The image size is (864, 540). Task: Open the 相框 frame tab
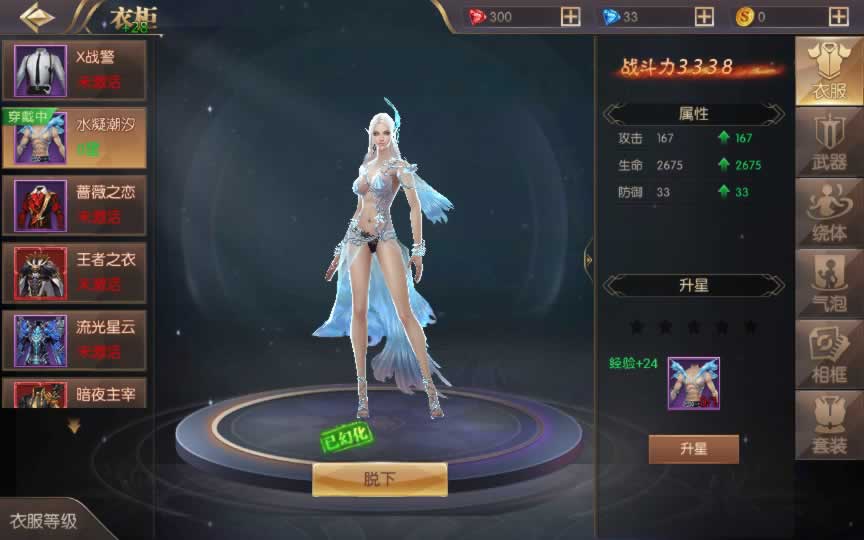point(828,355)
